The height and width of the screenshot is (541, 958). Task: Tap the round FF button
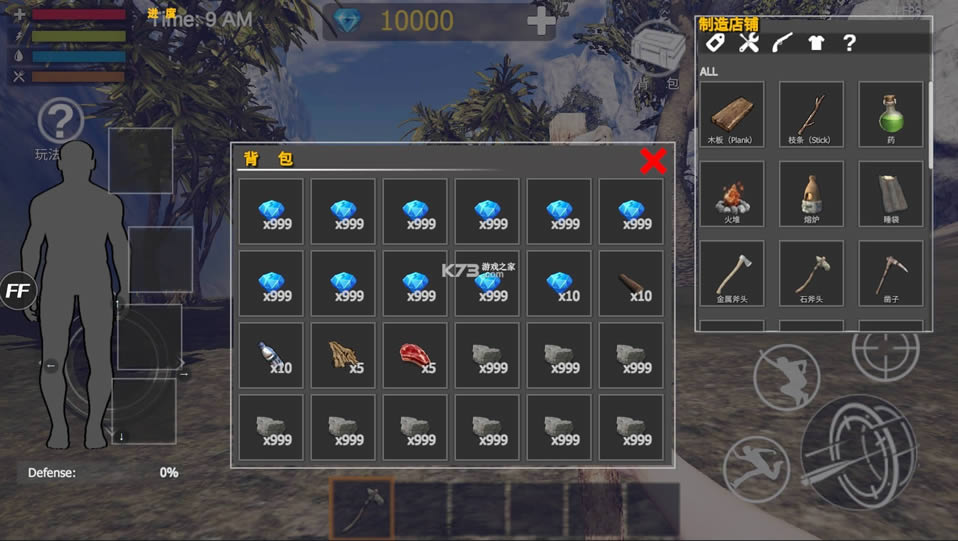pyautogui.click(x=17, y=290)
